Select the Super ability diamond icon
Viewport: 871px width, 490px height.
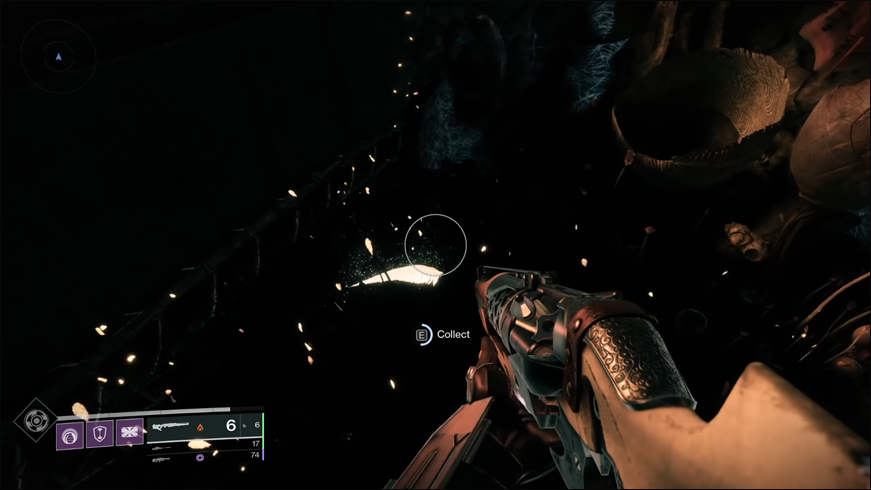[37, 419]
